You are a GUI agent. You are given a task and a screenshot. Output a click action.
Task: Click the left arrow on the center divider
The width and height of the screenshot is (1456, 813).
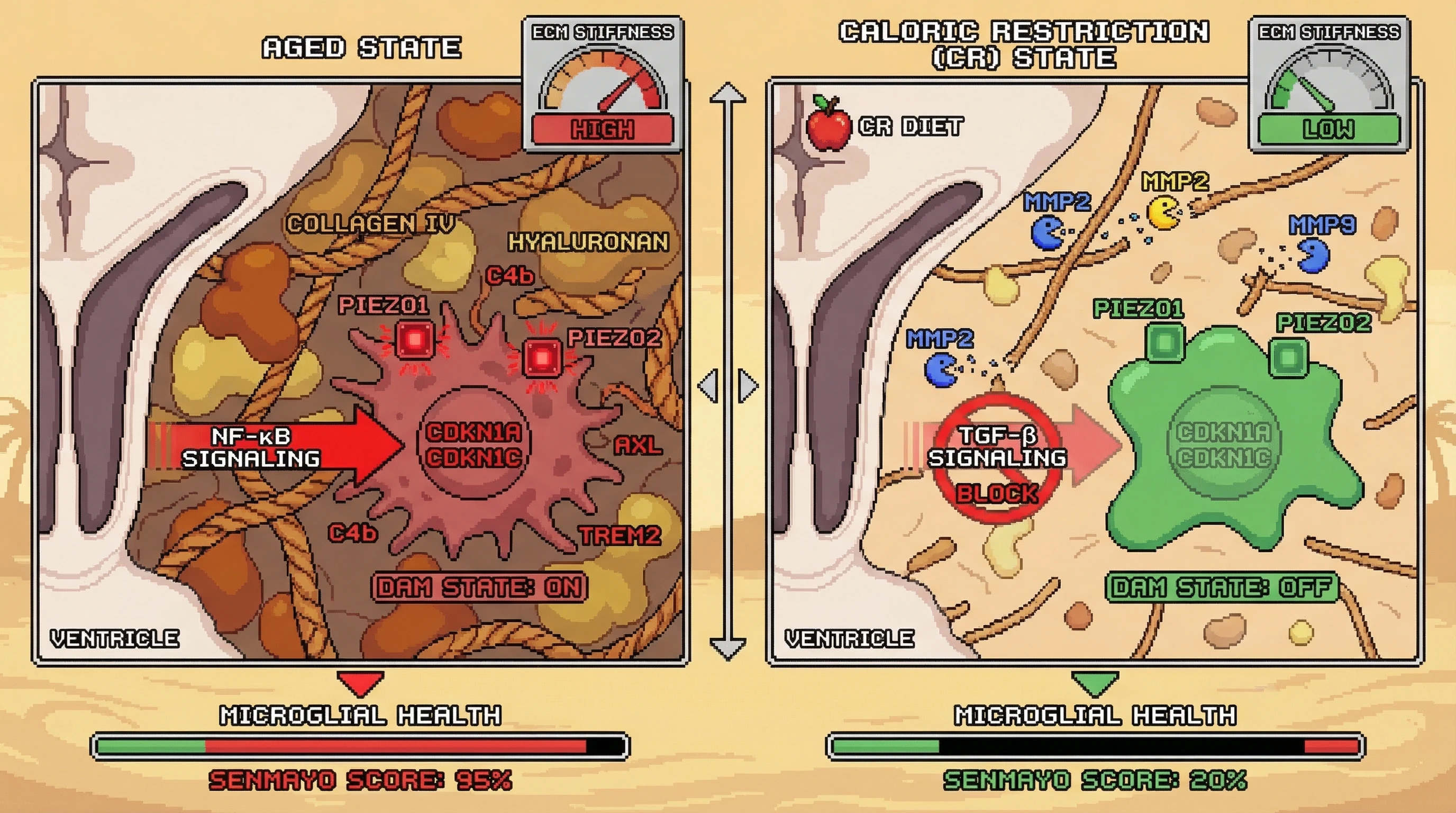pyautogui.click(x=708, y=386)
